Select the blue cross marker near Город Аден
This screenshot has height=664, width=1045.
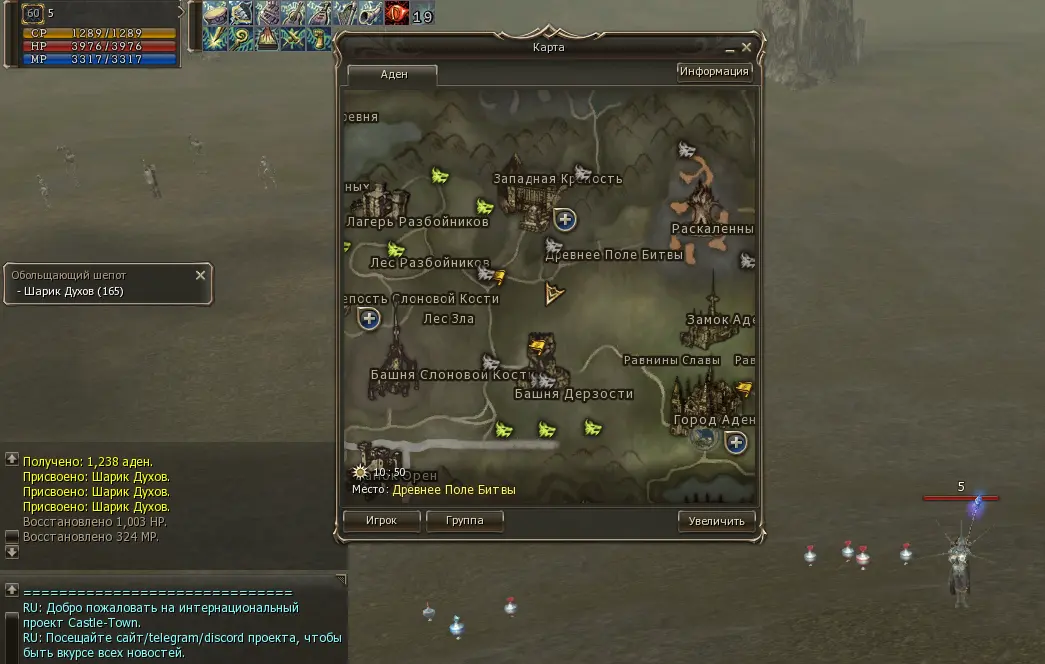point(736,442)
